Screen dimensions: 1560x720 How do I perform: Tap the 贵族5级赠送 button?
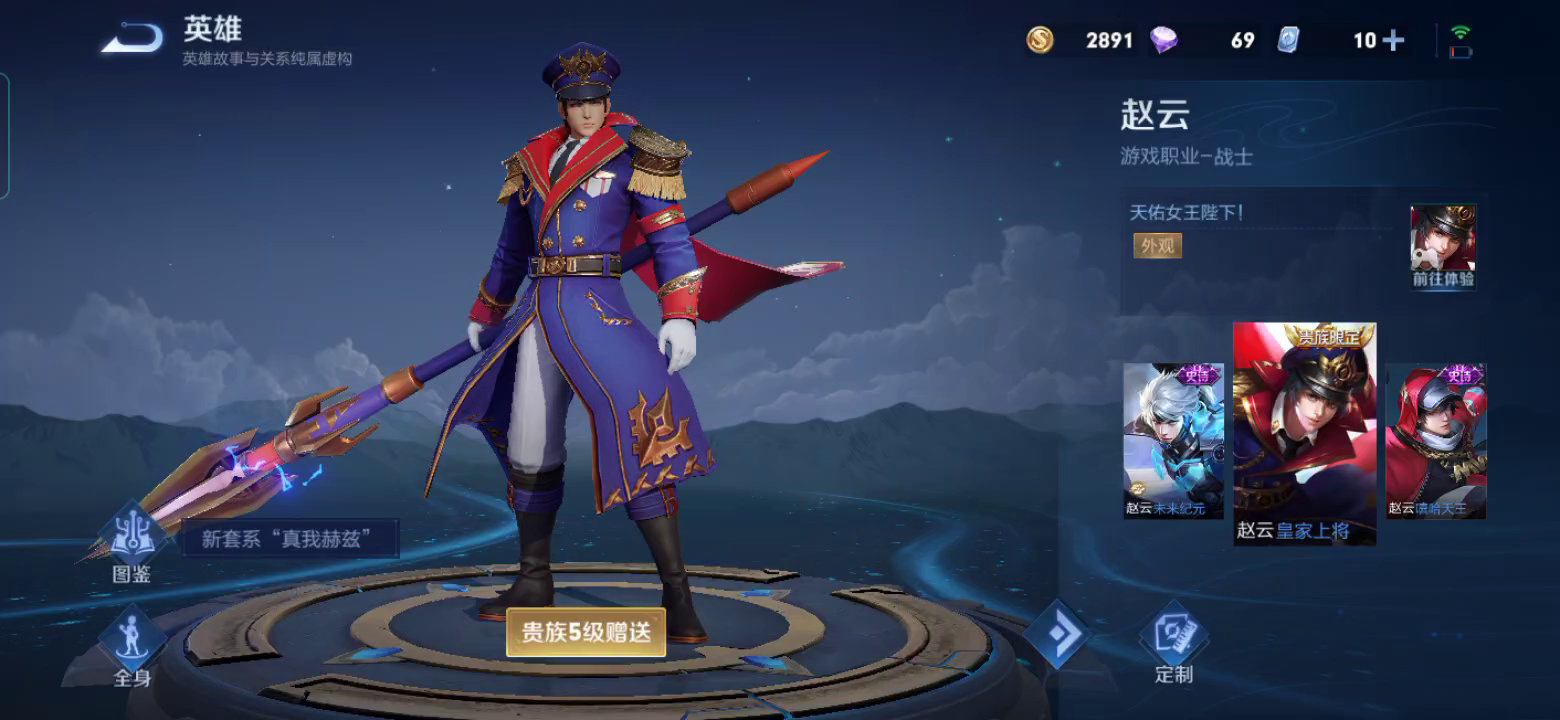(586, 632)
